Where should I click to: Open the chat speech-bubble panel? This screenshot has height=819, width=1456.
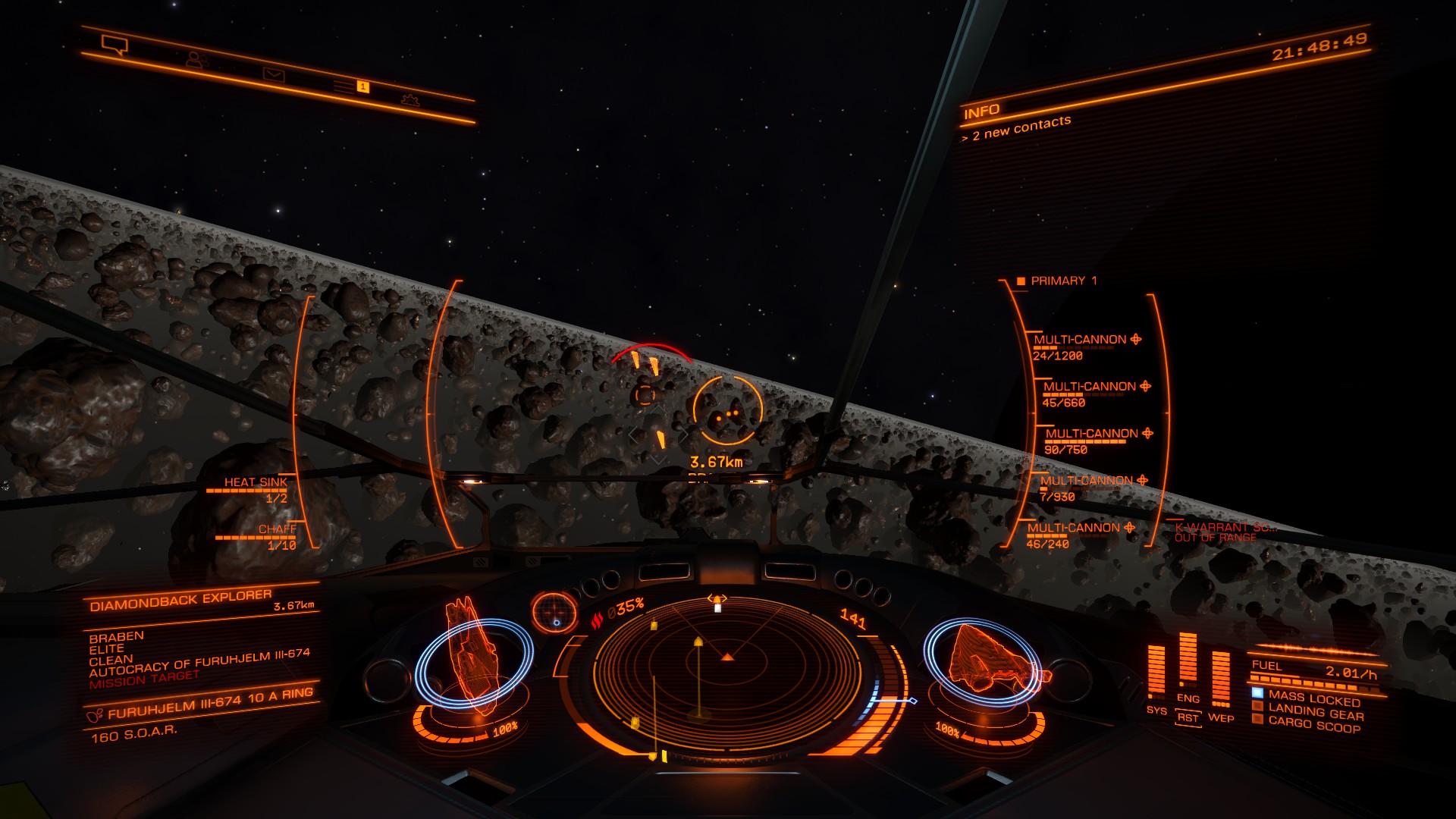point(115,45)
